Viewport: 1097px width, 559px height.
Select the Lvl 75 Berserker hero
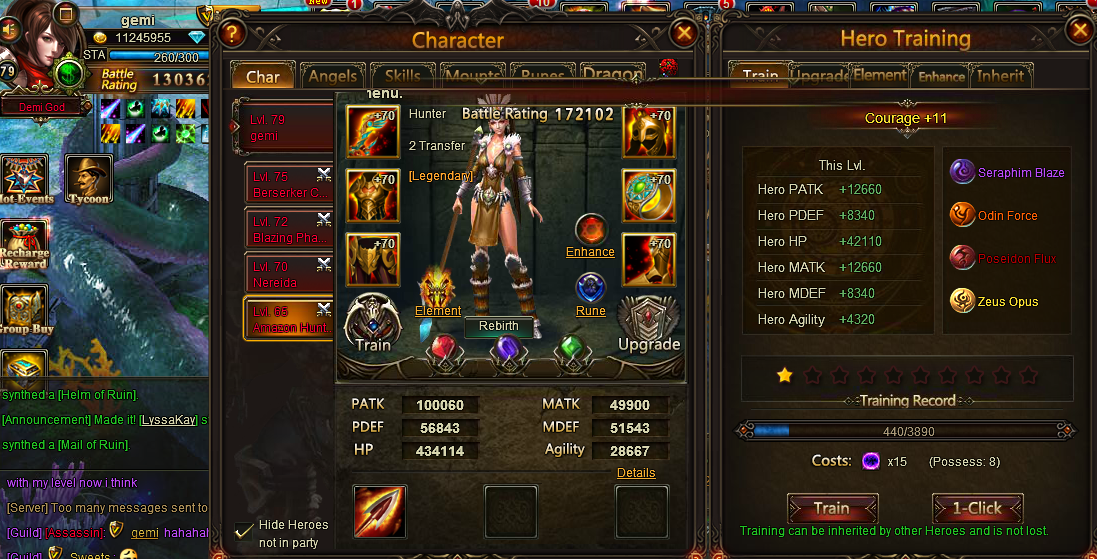pos(288,184)
